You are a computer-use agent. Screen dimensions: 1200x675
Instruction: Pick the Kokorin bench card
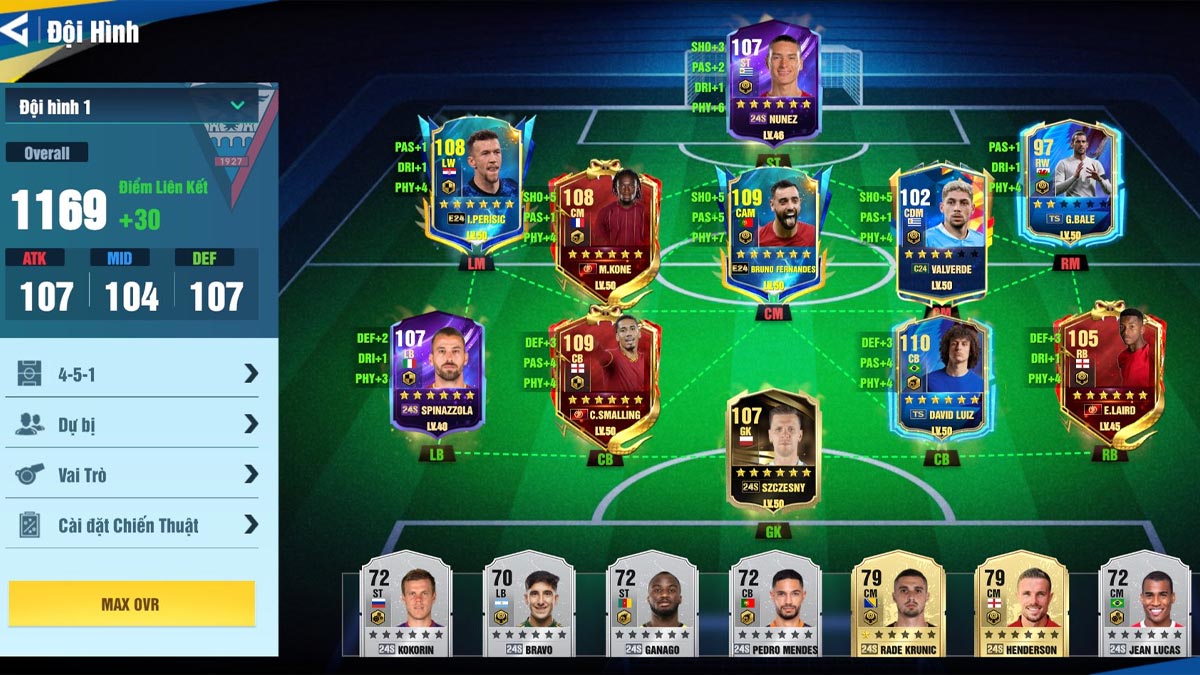point(405,605)
